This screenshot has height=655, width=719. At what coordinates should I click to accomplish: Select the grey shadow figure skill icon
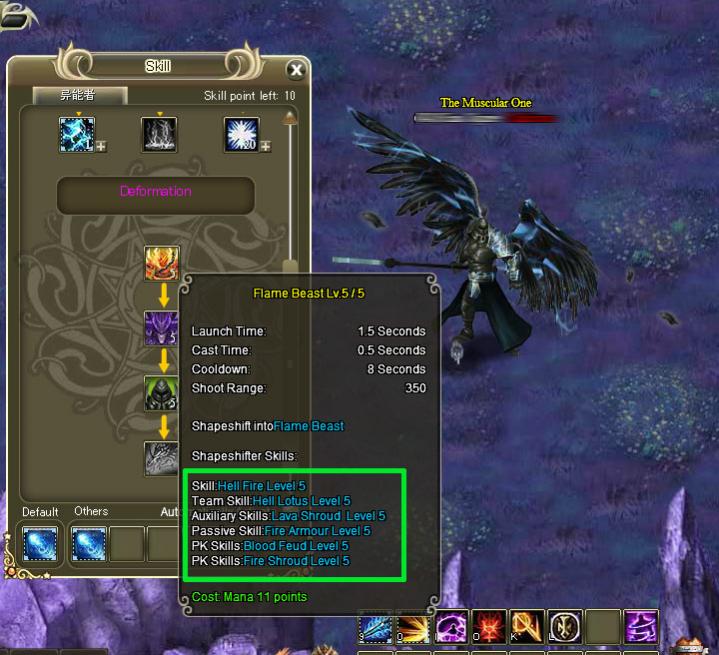click(159, 135)
